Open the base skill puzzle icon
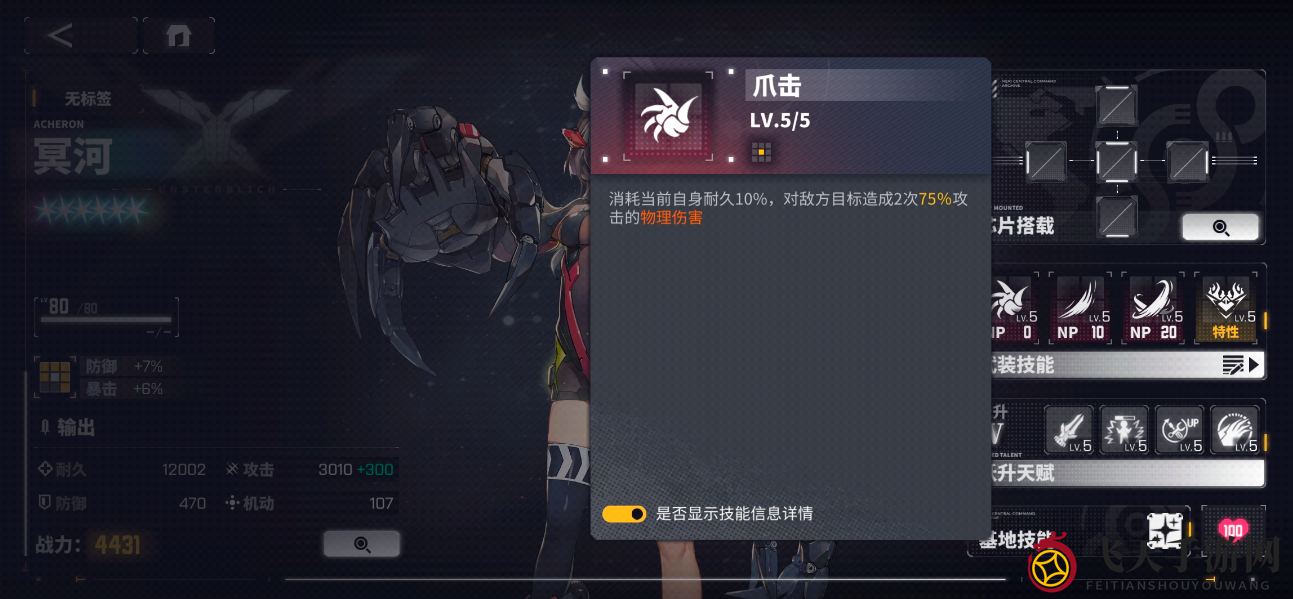 1165,530
